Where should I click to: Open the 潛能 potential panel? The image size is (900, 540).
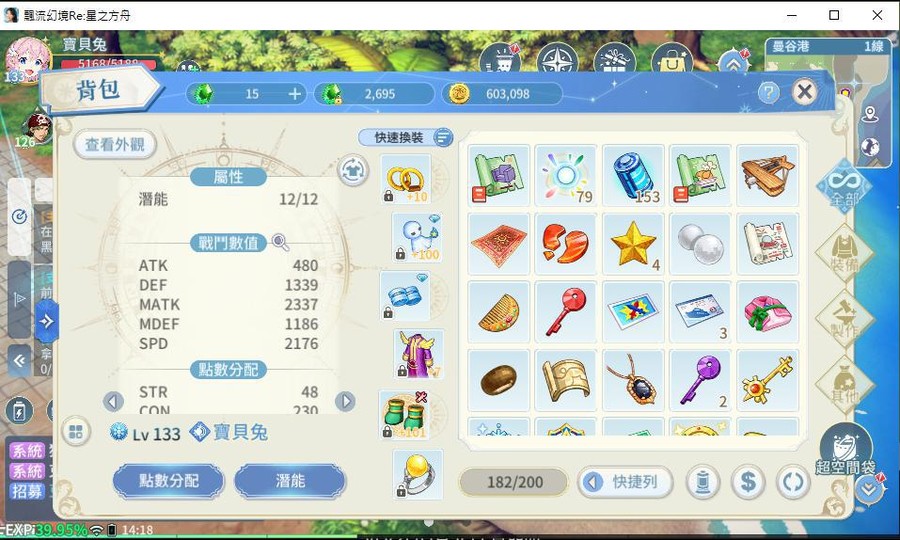[x=290, y=481]
